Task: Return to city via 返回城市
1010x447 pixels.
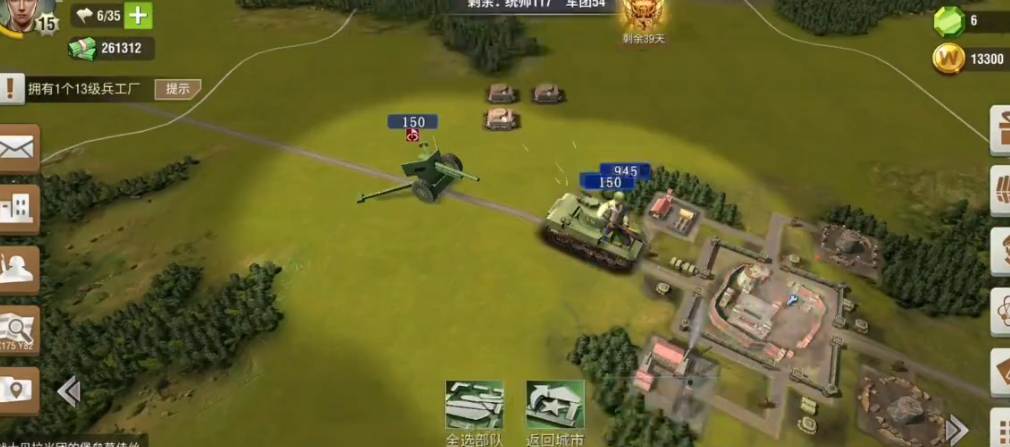Action: coord(555,410)
